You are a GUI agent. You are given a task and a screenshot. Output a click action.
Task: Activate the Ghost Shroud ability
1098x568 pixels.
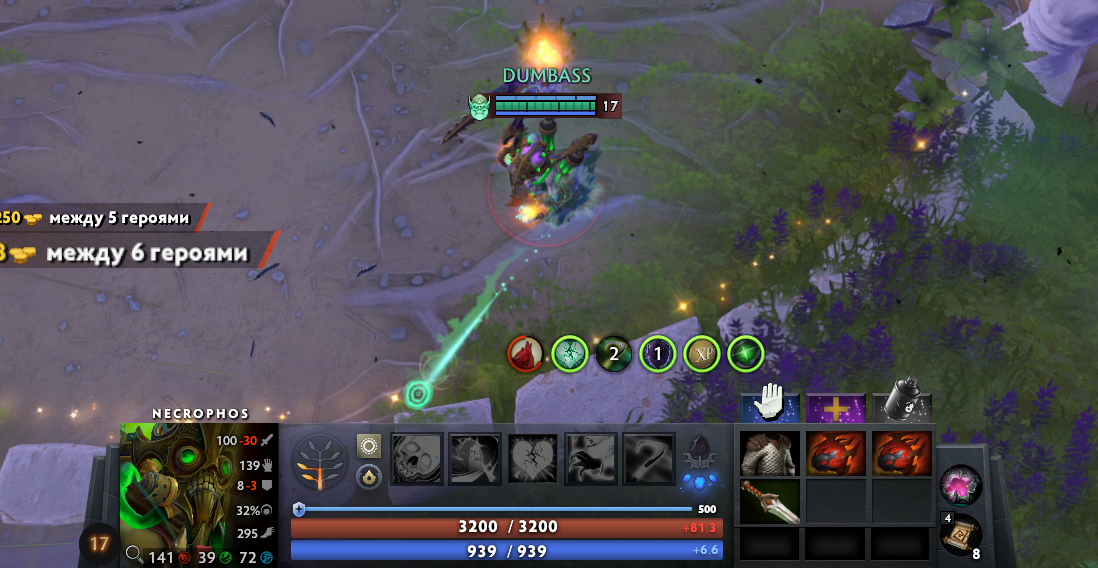click(475, 459)
